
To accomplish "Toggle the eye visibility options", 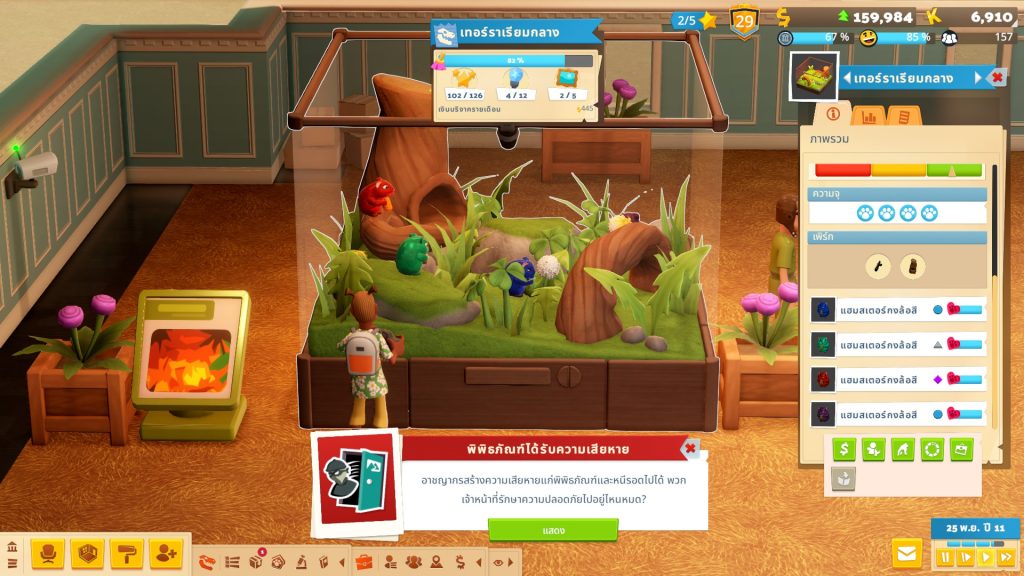I will [x=497, y=562].
